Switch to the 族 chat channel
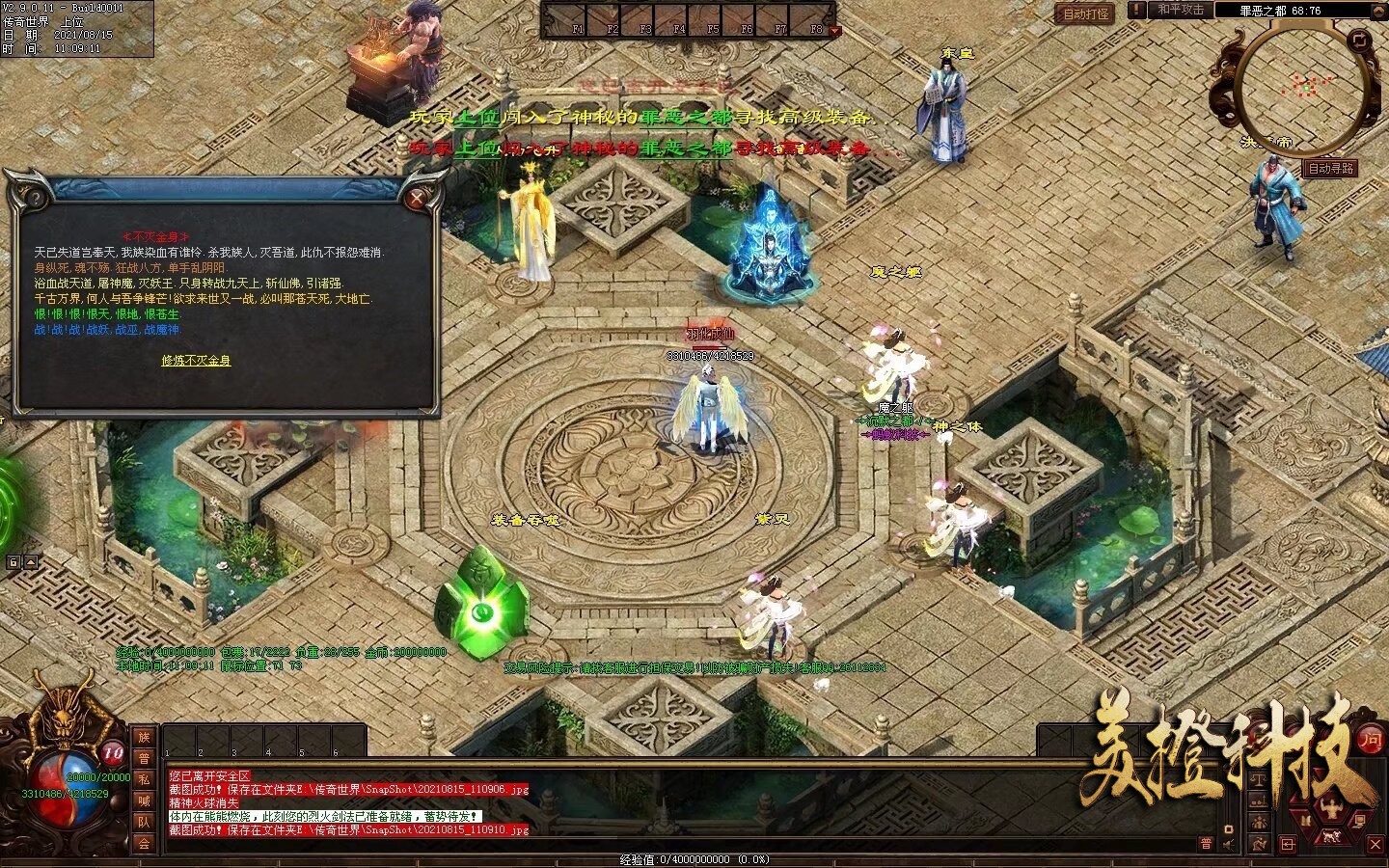The height and width of the screenshot is (868, 1389). (144, 738)
